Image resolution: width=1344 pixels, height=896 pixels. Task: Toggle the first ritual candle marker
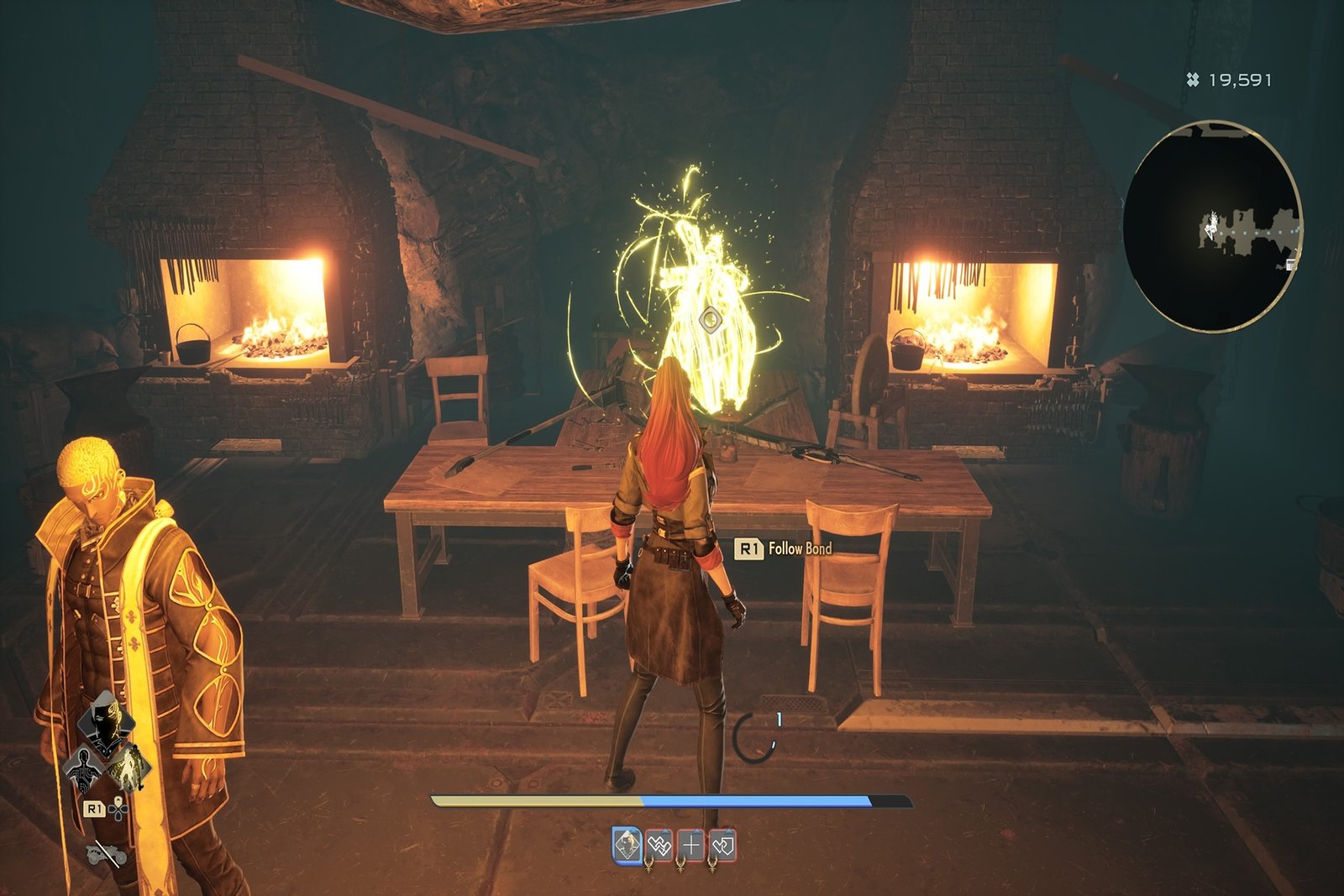(648, 864)
